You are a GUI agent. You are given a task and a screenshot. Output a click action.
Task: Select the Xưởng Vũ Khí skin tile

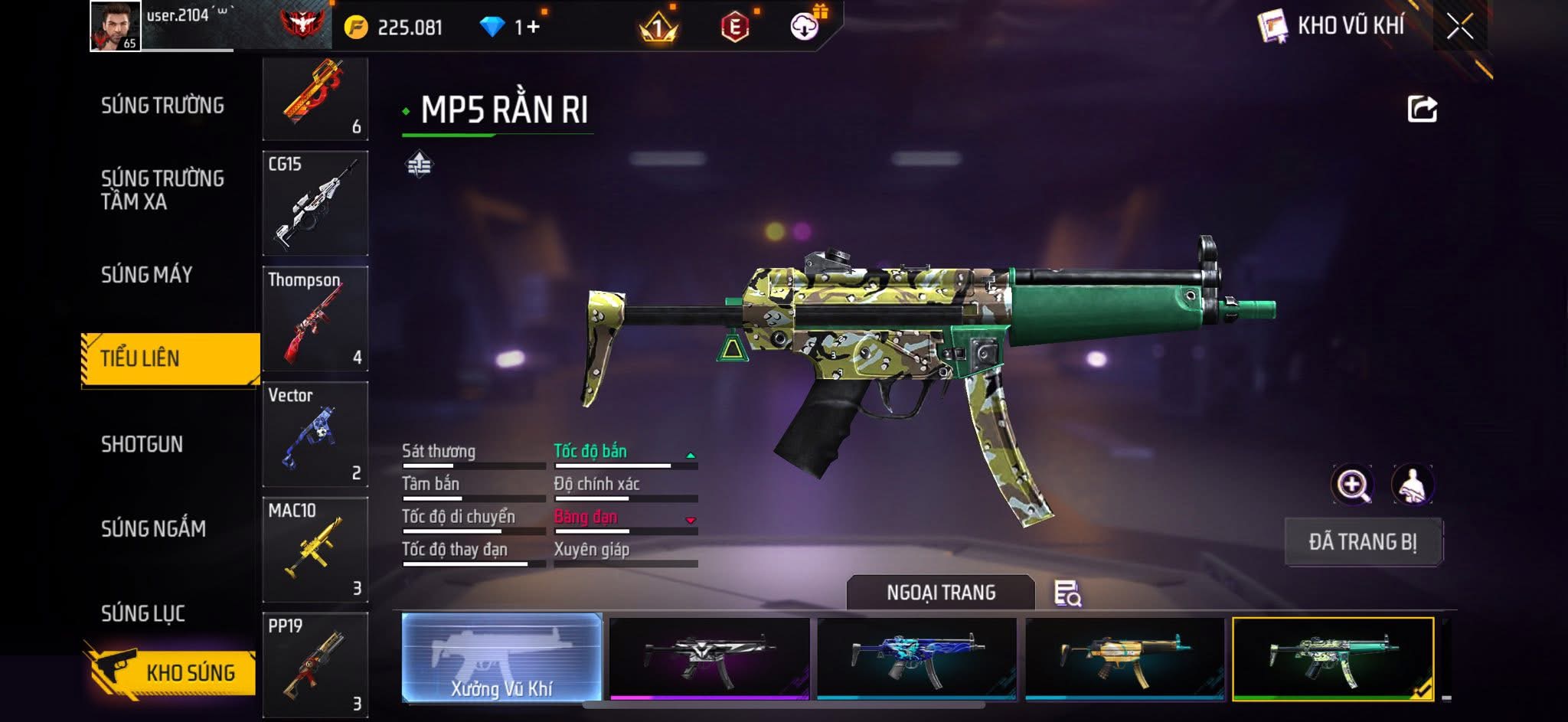(x=501, y=658)
